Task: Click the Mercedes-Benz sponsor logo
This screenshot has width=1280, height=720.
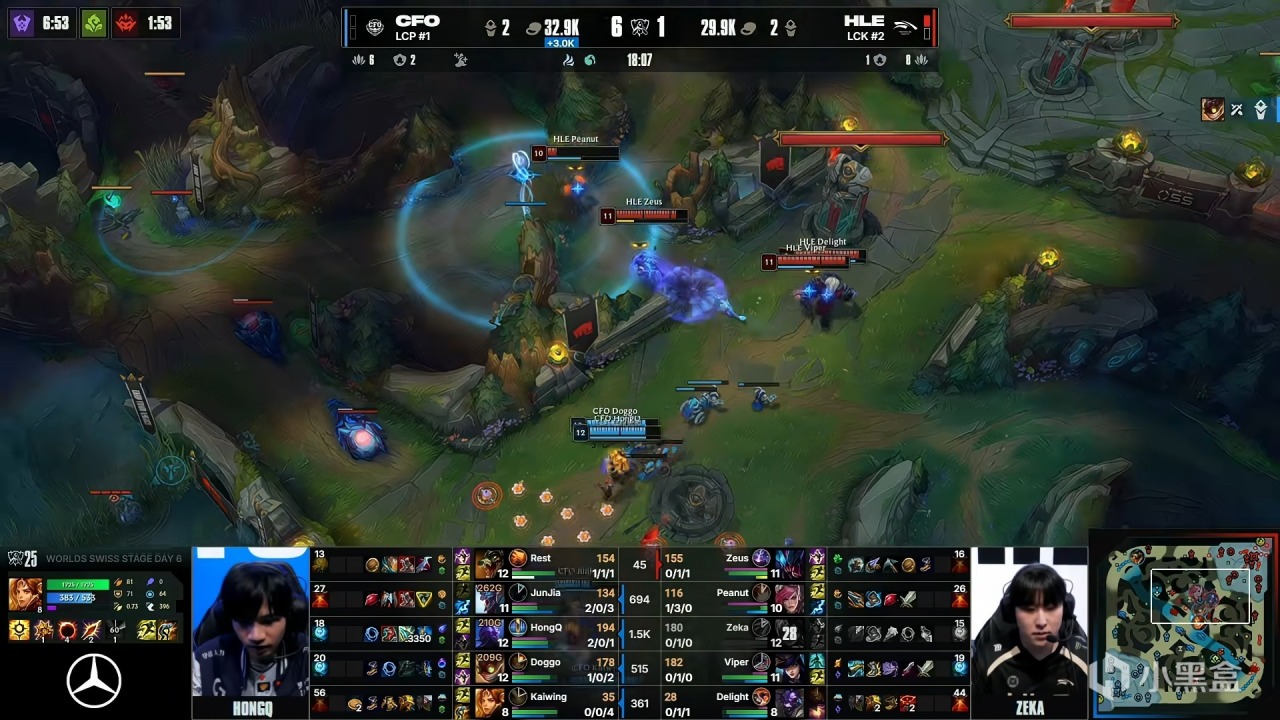Action: point(94,681)
